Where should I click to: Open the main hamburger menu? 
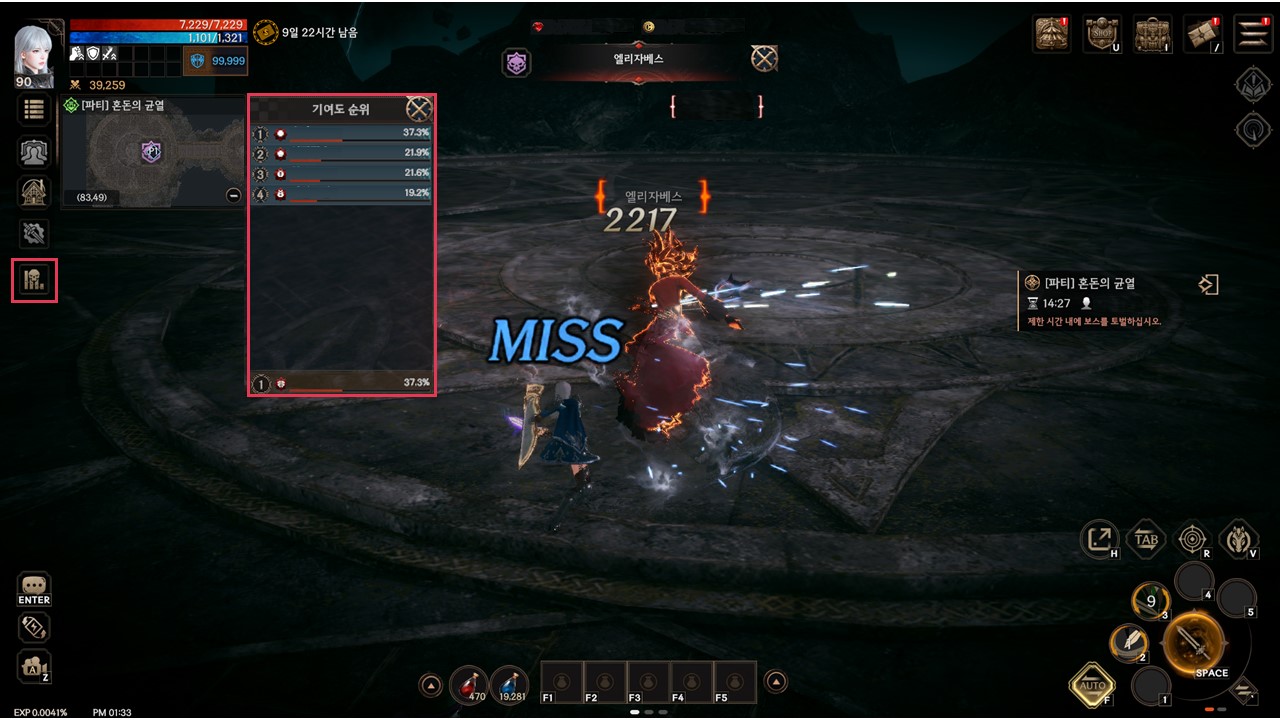(1252, 34)
